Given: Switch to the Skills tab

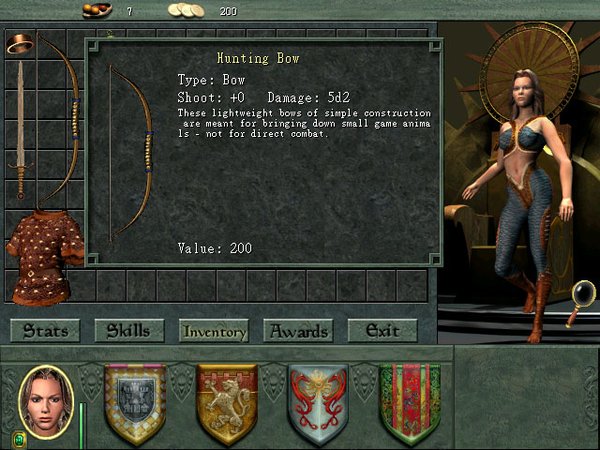Looking at the screenshot, I should pos(129,330).
